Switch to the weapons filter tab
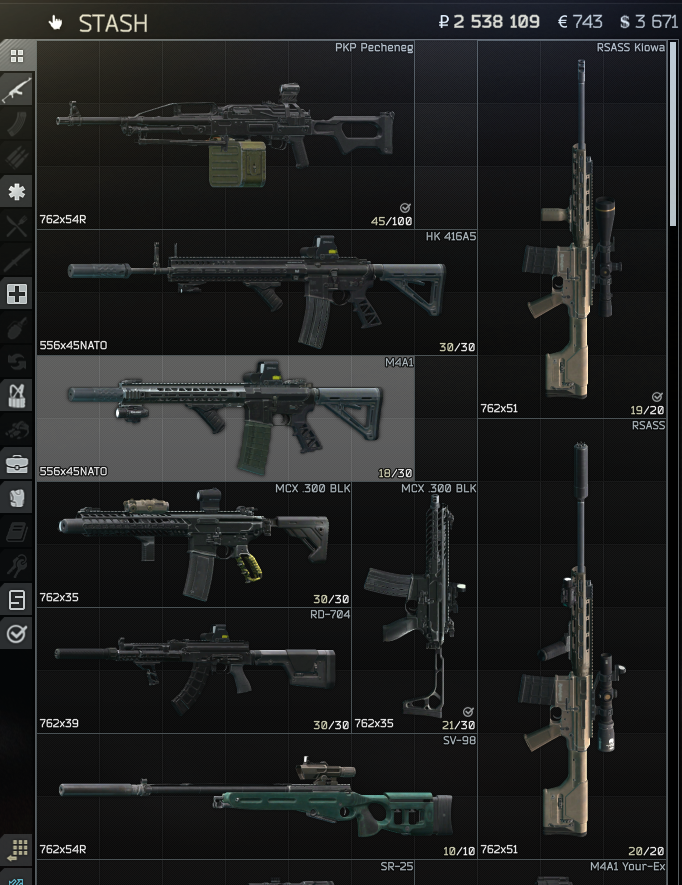The image size is (682, 885). coord(17,90)
